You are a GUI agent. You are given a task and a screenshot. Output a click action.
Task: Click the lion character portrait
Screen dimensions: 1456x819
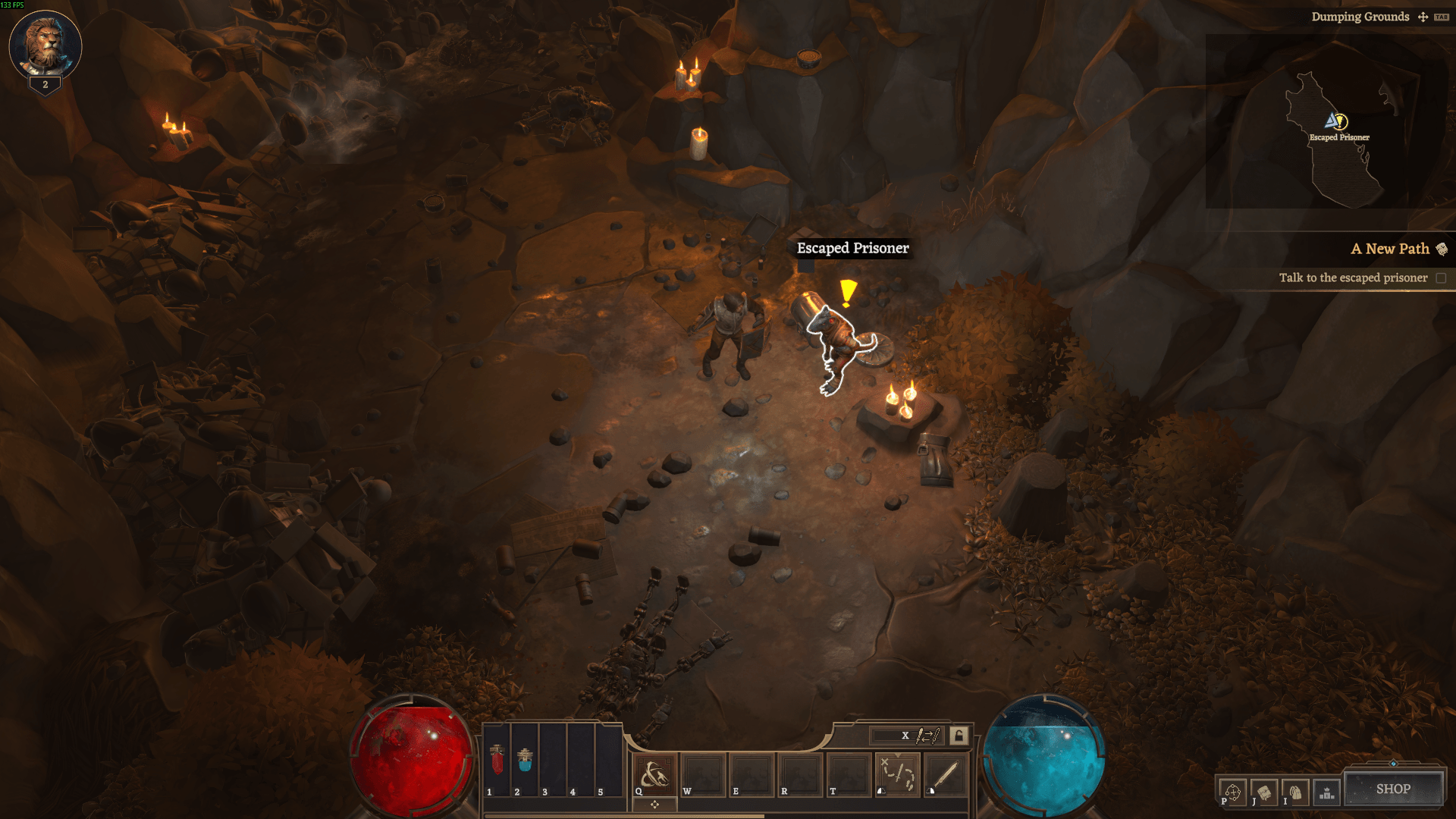(x=45, y=45)
